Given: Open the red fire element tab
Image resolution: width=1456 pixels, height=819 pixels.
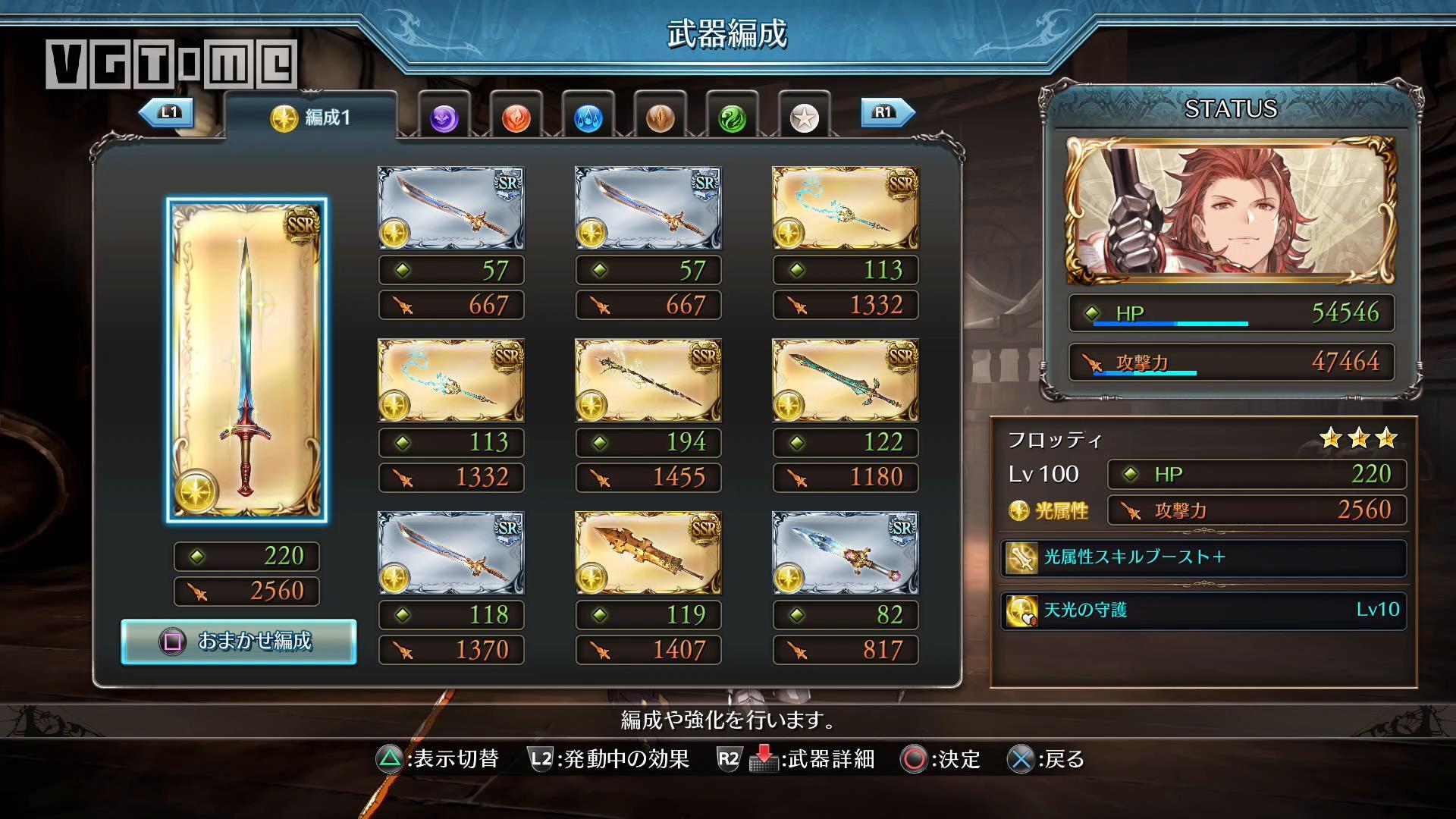Looking at the screenshot, I should (x=516, y=118).
